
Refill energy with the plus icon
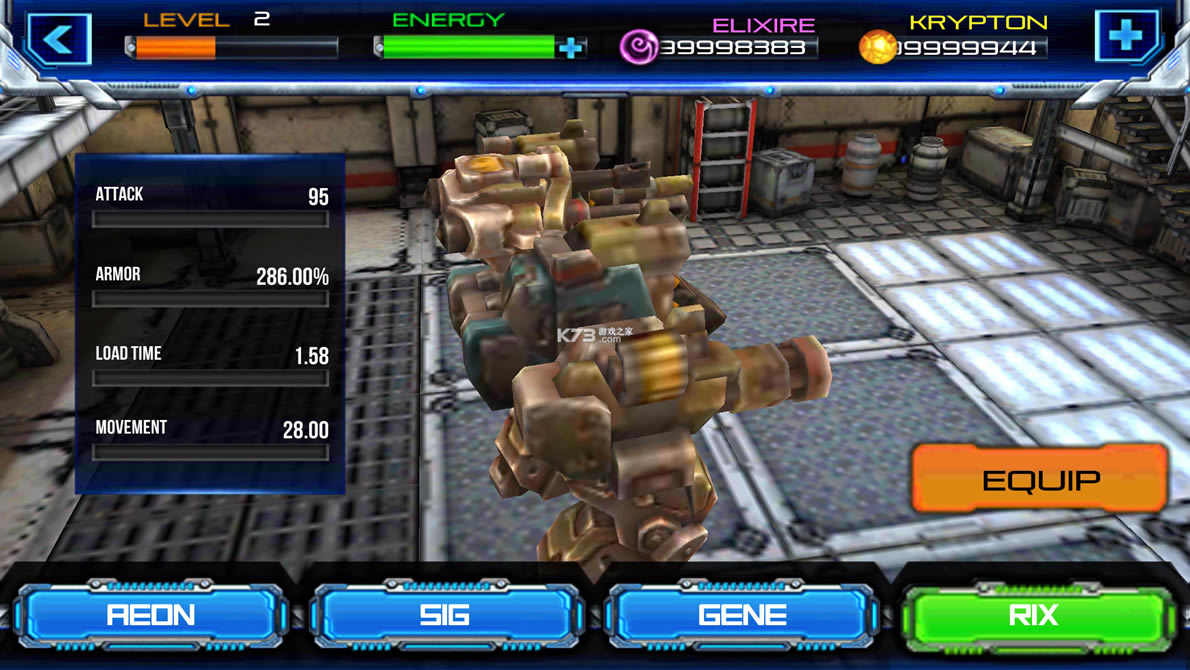(x=571, y=47)
